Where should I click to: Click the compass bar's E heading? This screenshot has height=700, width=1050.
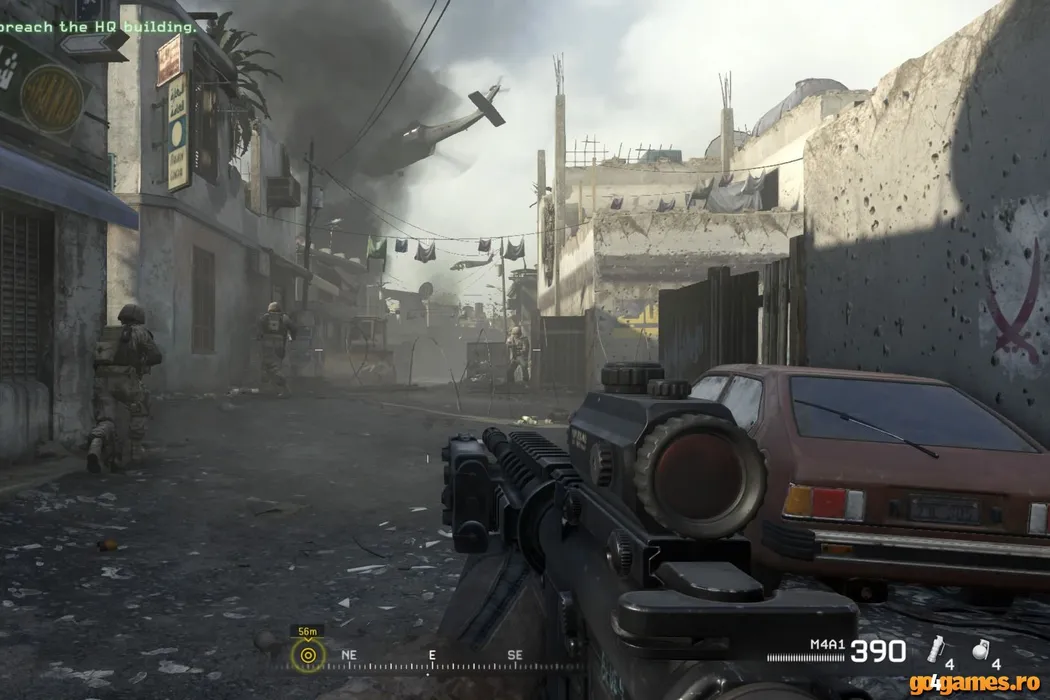click(432, 655)
